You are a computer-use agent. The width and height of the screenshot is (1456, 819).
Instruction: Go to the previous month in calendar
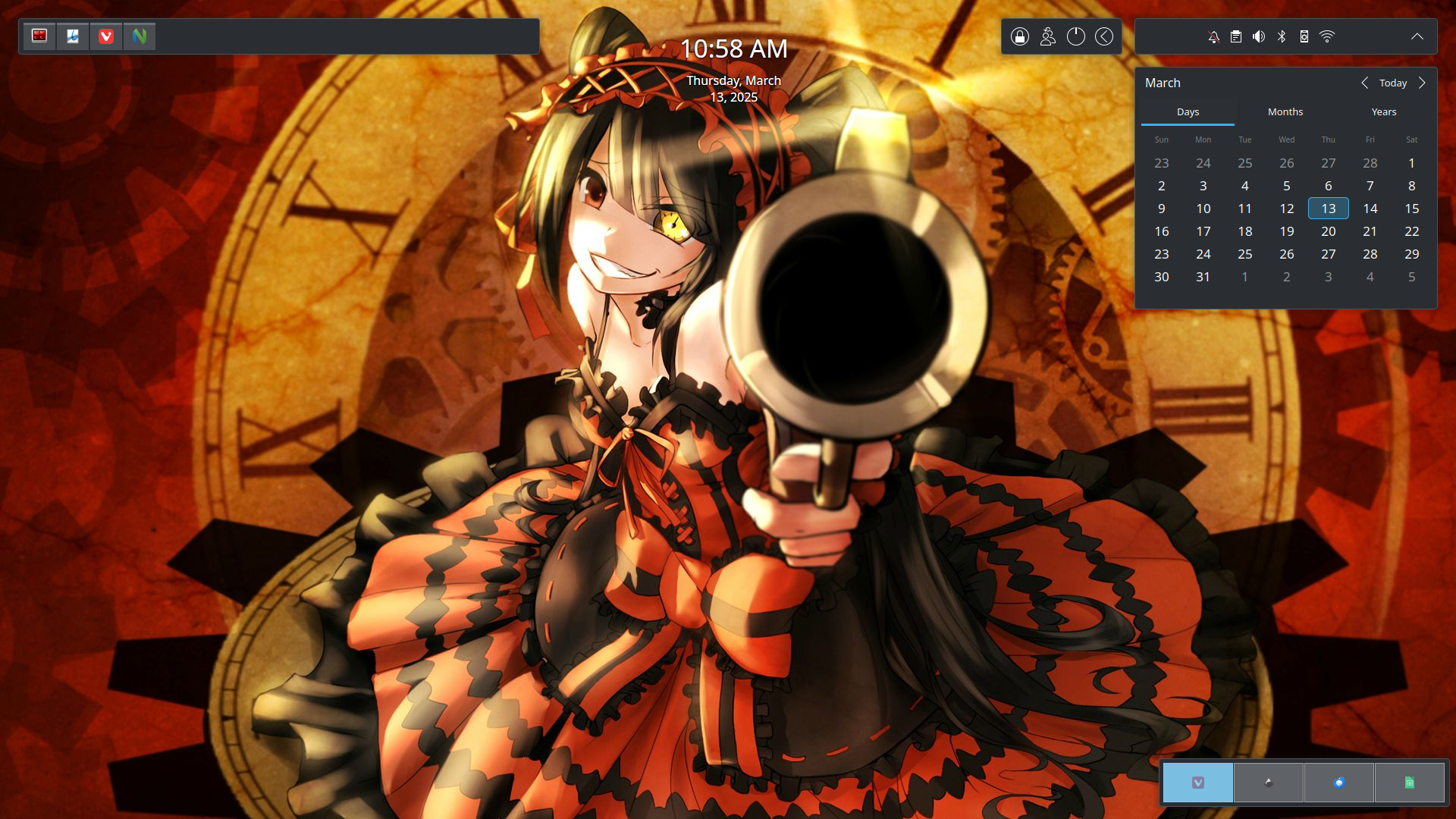pyautogui.click(x=1365, y=83)
